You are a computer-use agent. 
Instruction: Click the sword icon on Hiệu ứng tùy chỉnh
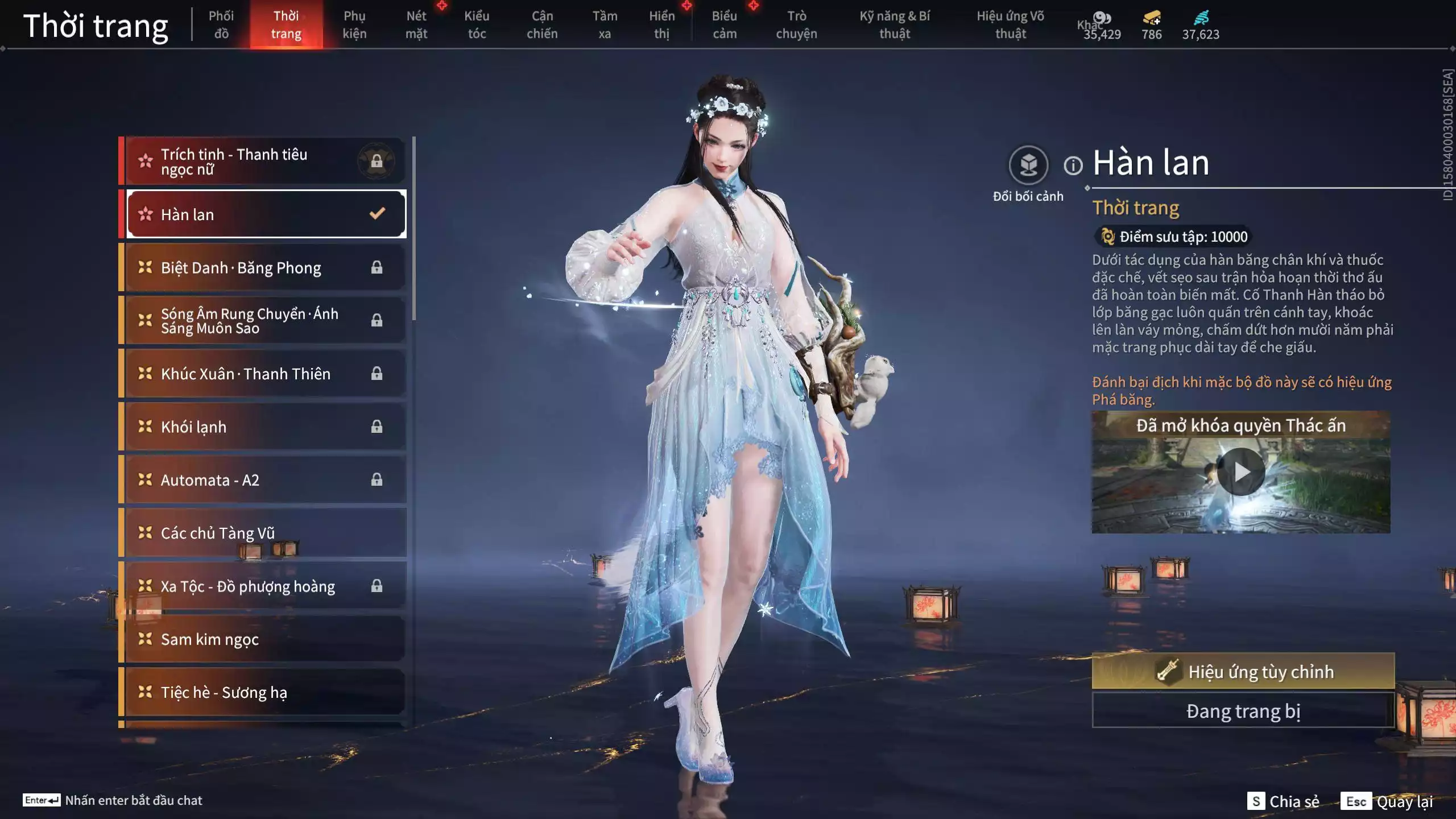(x=1168, y=671)
